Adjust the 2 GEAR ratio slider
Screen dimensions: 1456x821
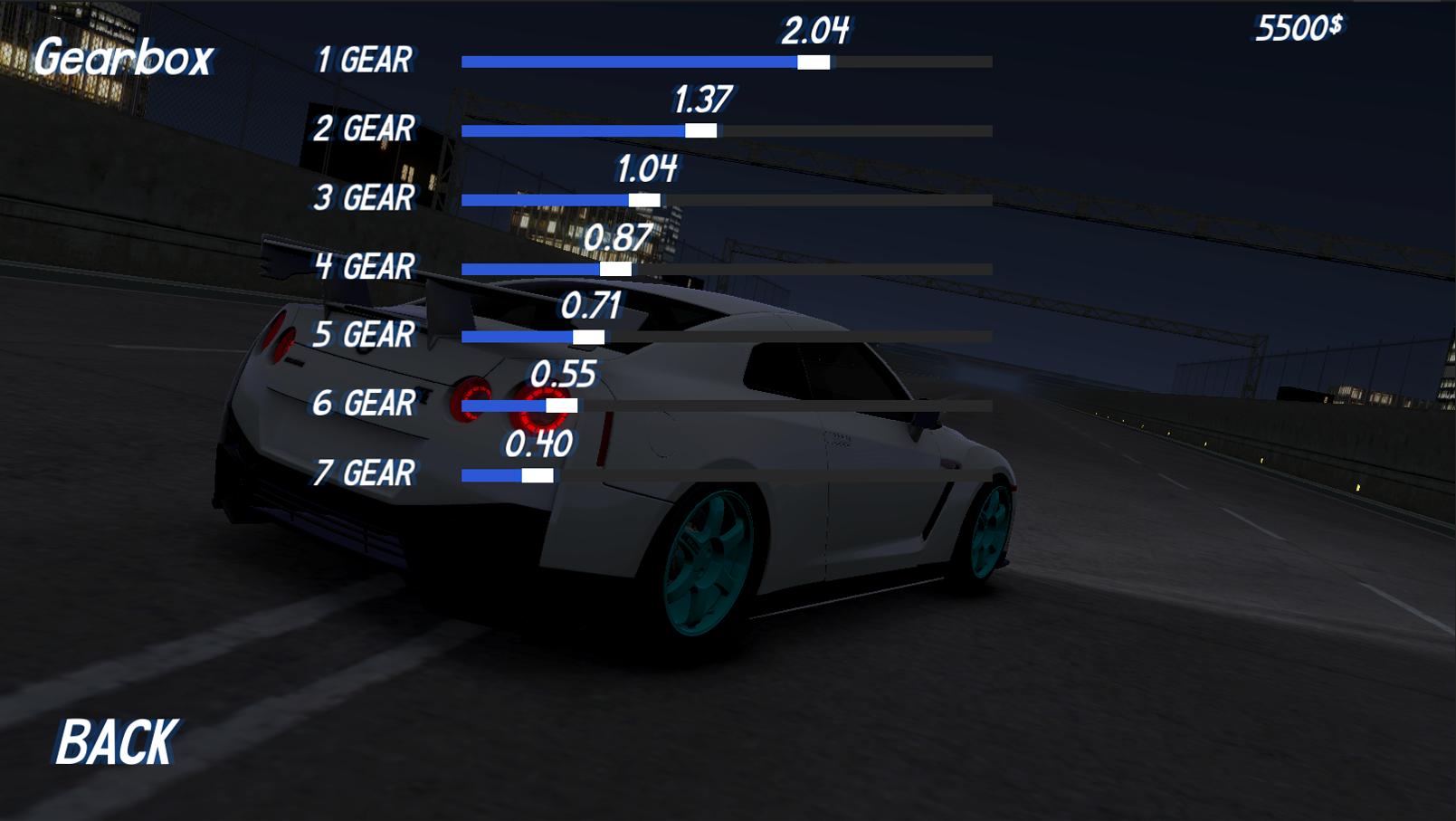pos(703,131)
